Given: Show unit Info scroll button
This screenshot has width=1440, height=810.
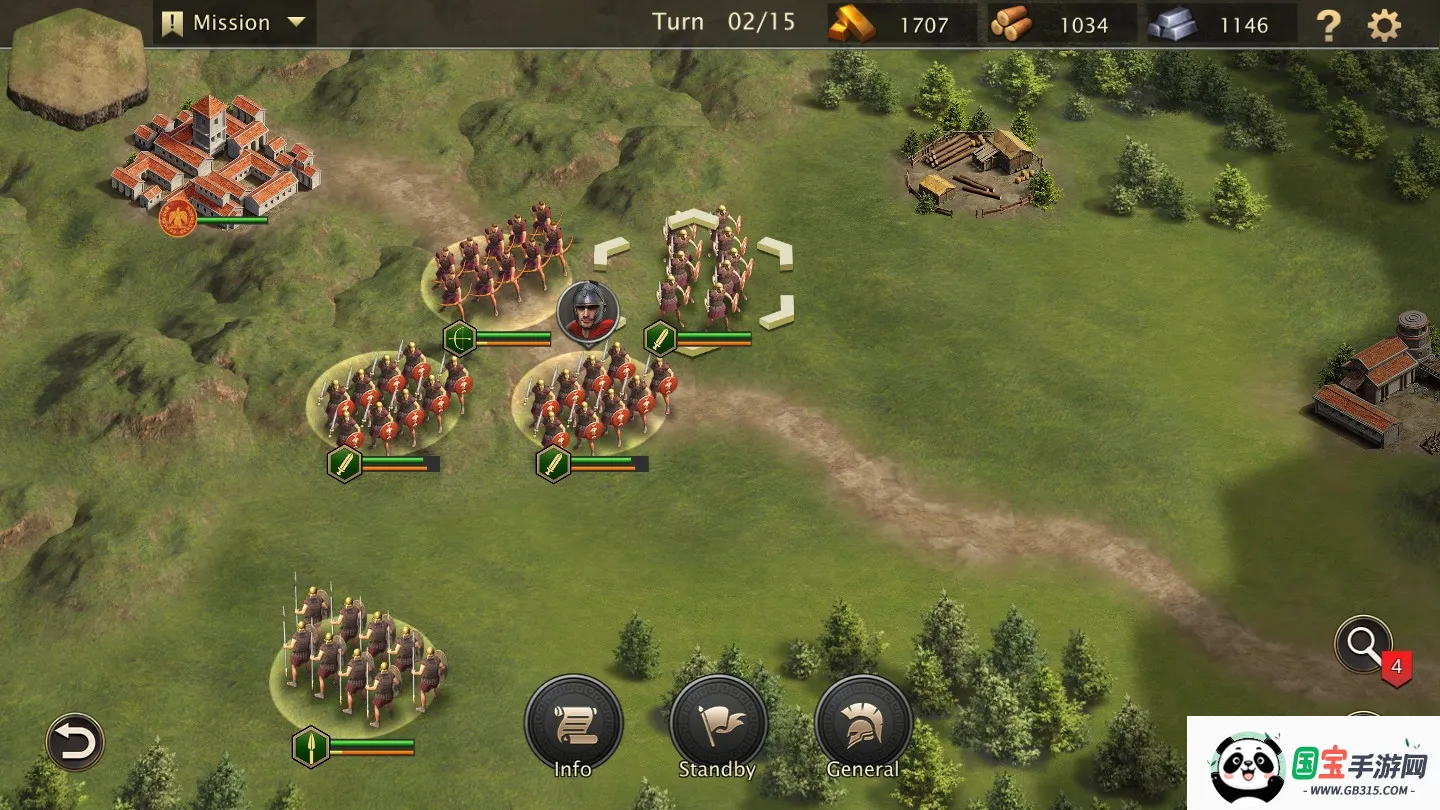Looking at the screenshot, I should [574, 725].
